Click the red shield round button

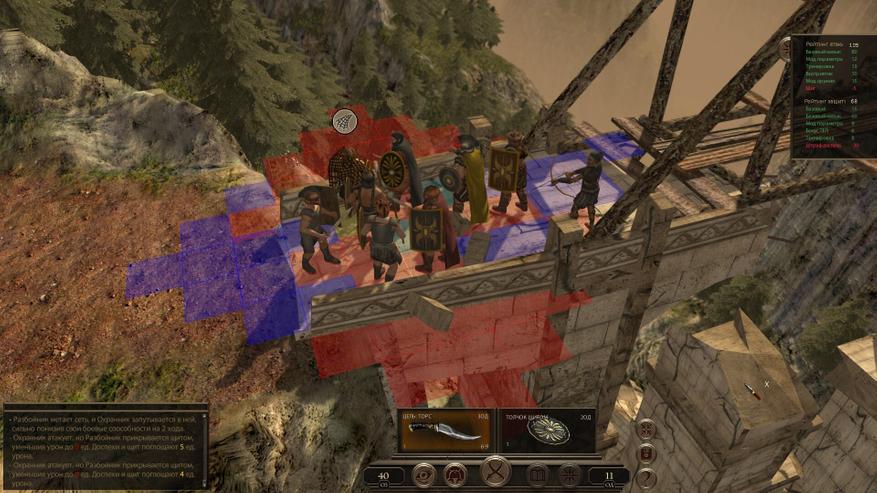tap(647, 453)
